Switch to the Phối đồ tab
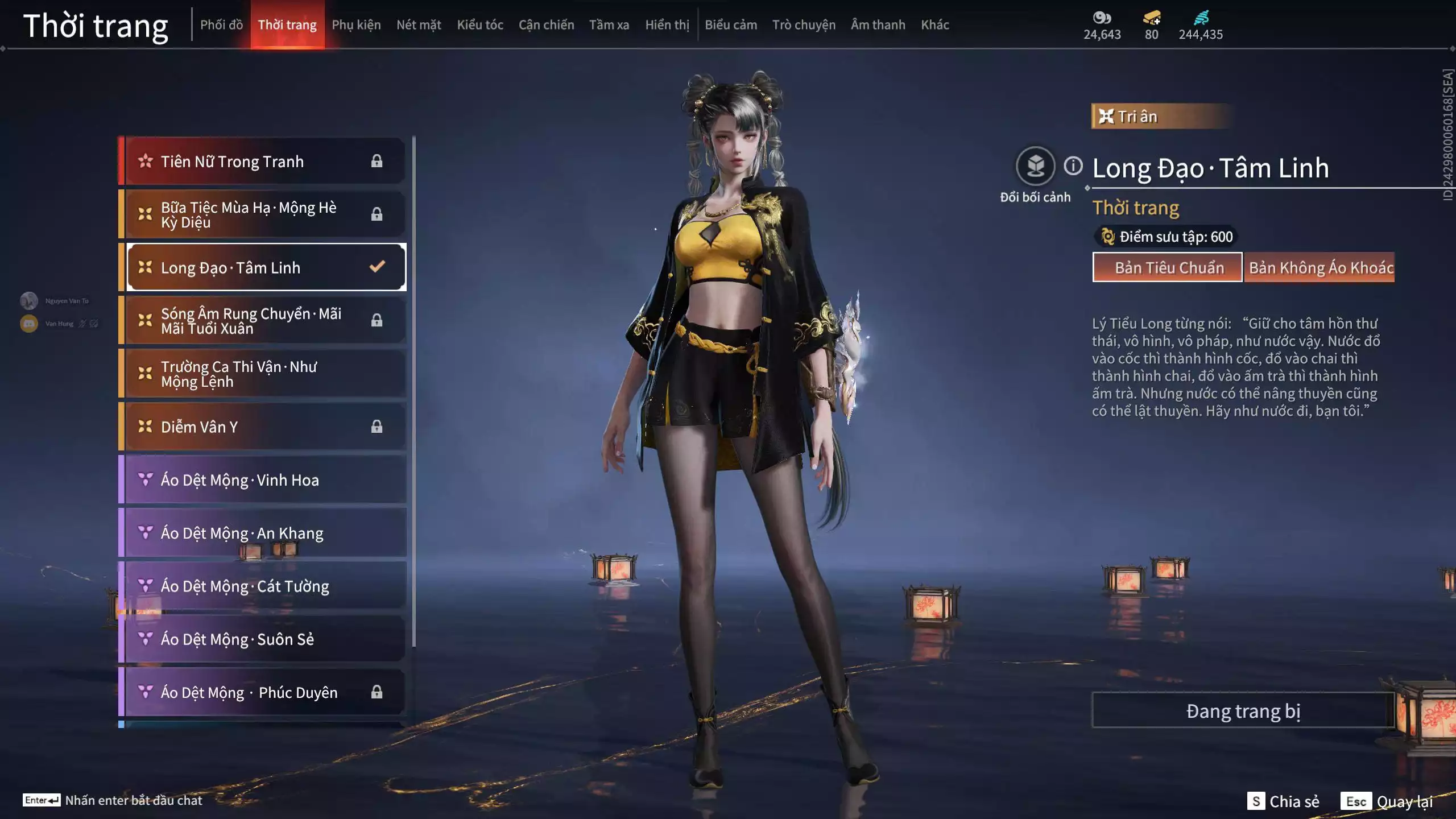1456x819 pixels. (x=221, y=25)
